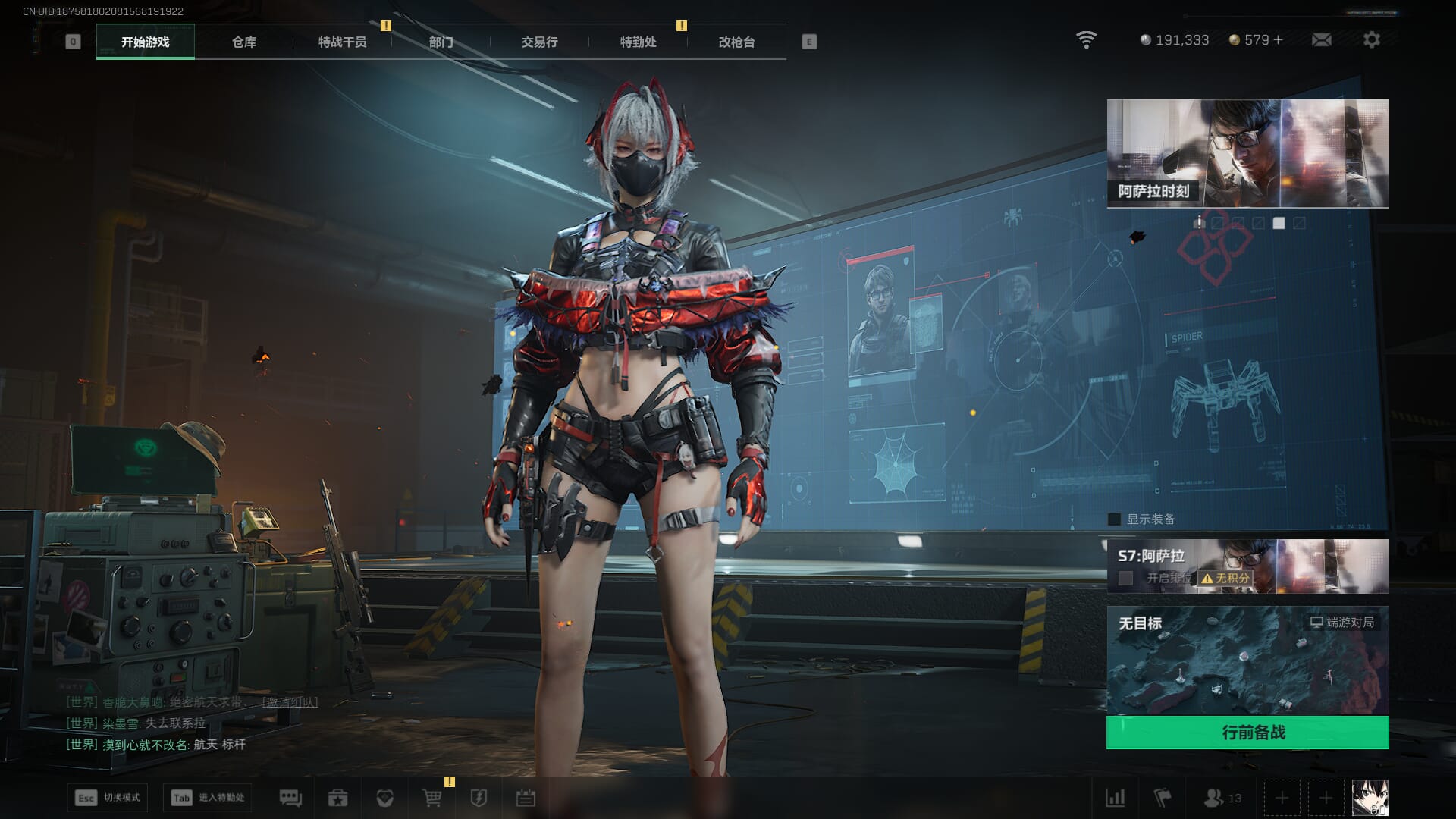Switch to the 改枪台 tab
Viewport: 1456px width, 819px height.
point(736,42)
